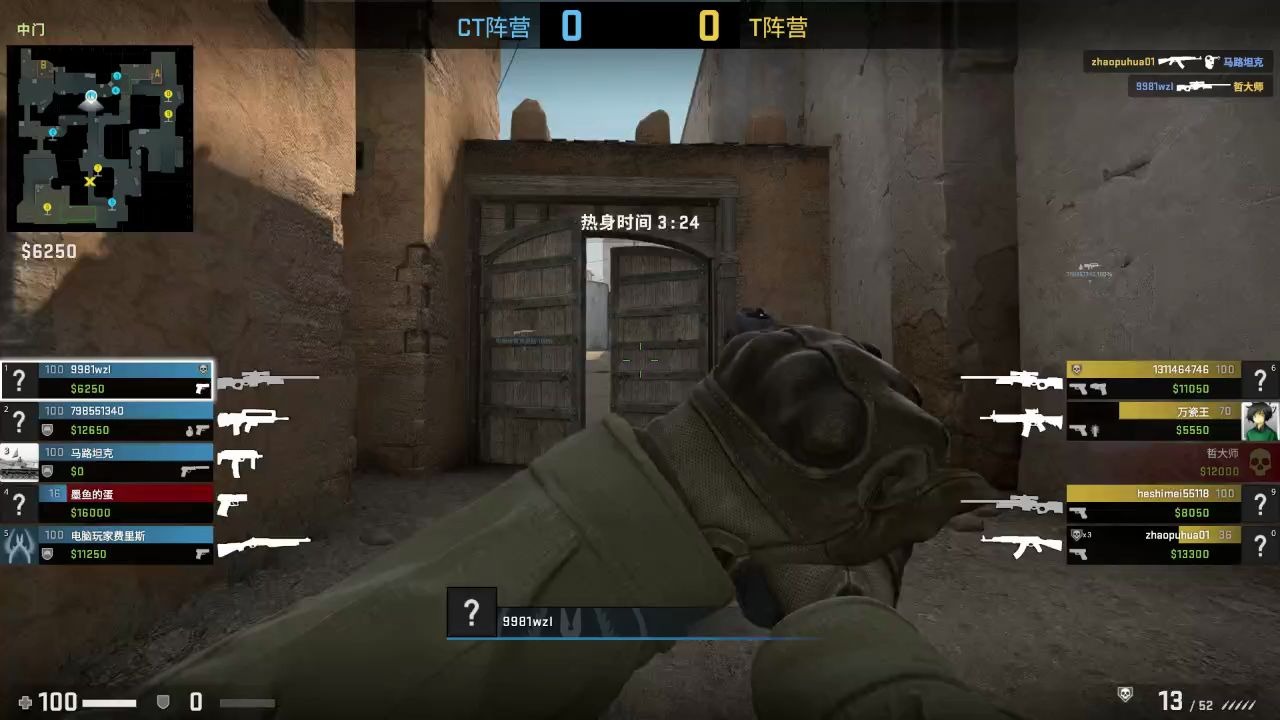
Task: Click the FAMAS rifle icon next to 798551340
Action: 255,418
